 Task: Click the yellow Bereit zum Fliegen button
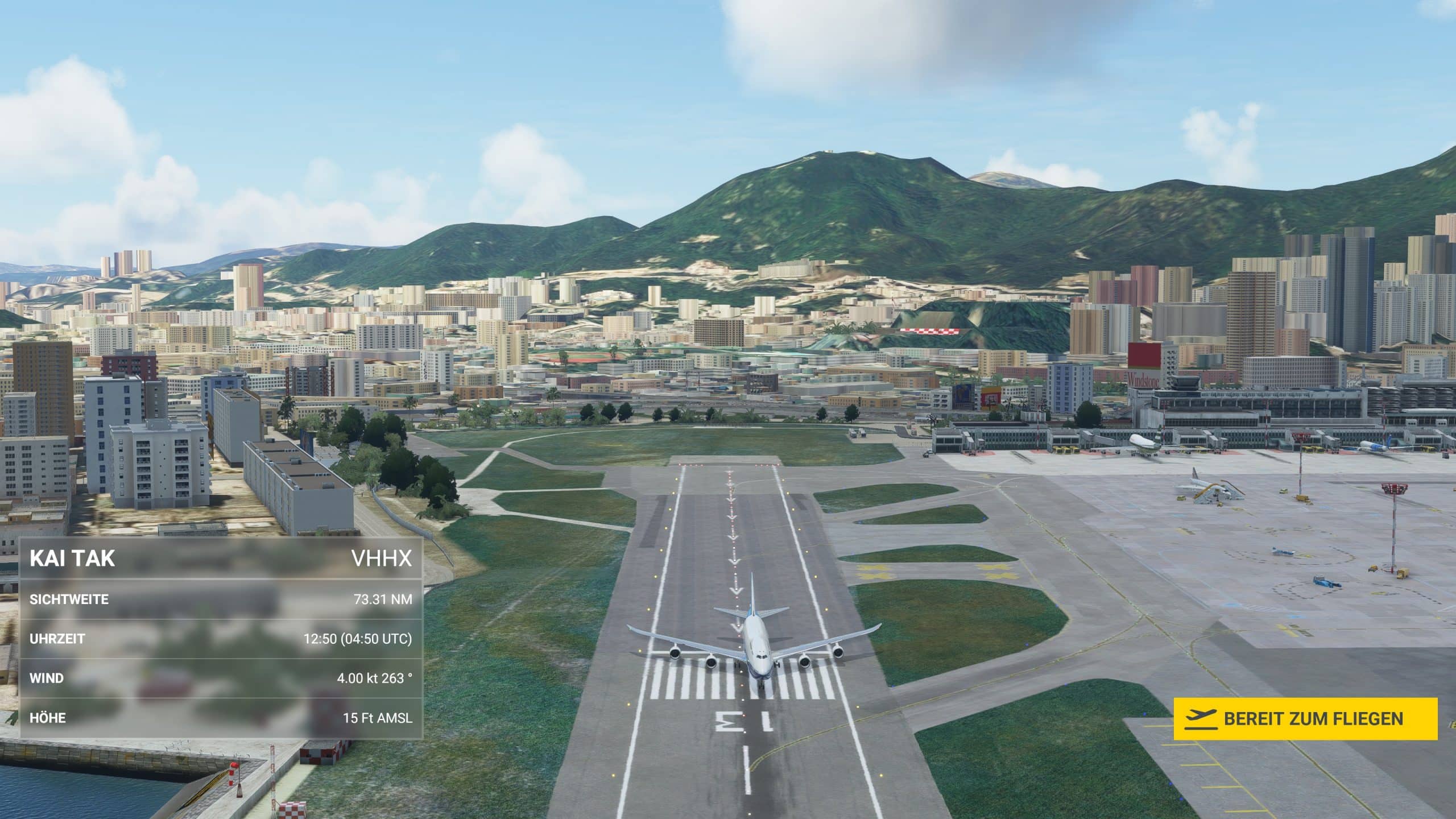coord(1305,719)
